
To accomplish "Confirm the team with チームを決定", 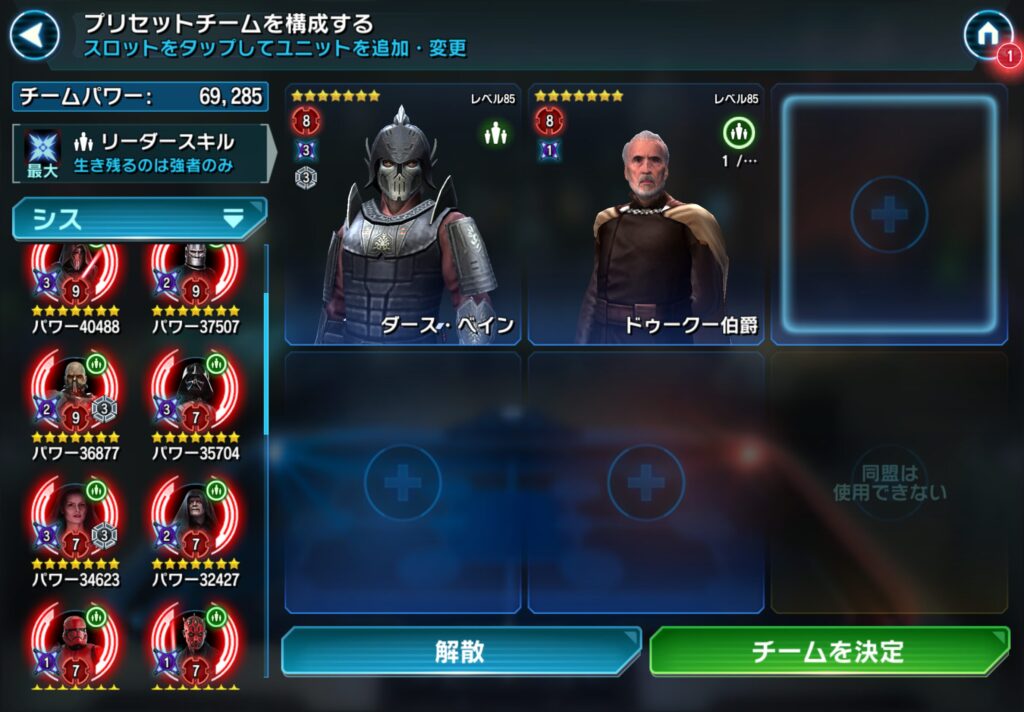I will pyautogui.click(x=829, y=652).
